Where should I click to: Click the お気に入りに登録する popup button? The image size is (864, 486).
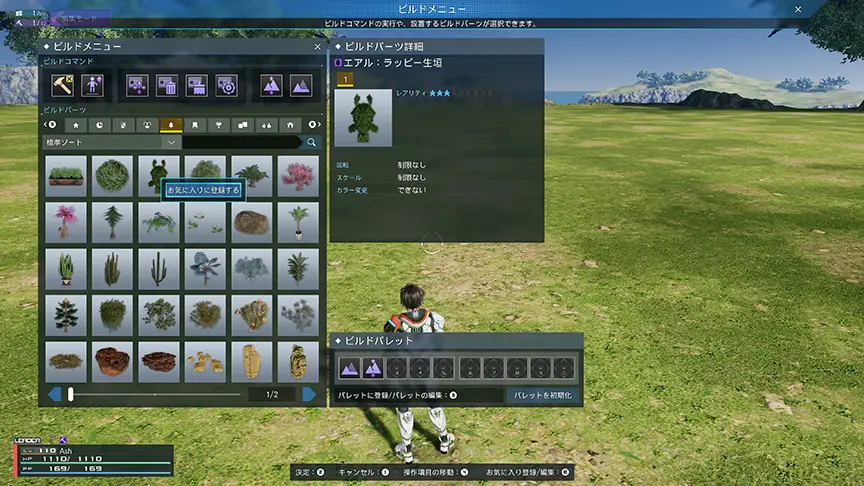(204, 189)
